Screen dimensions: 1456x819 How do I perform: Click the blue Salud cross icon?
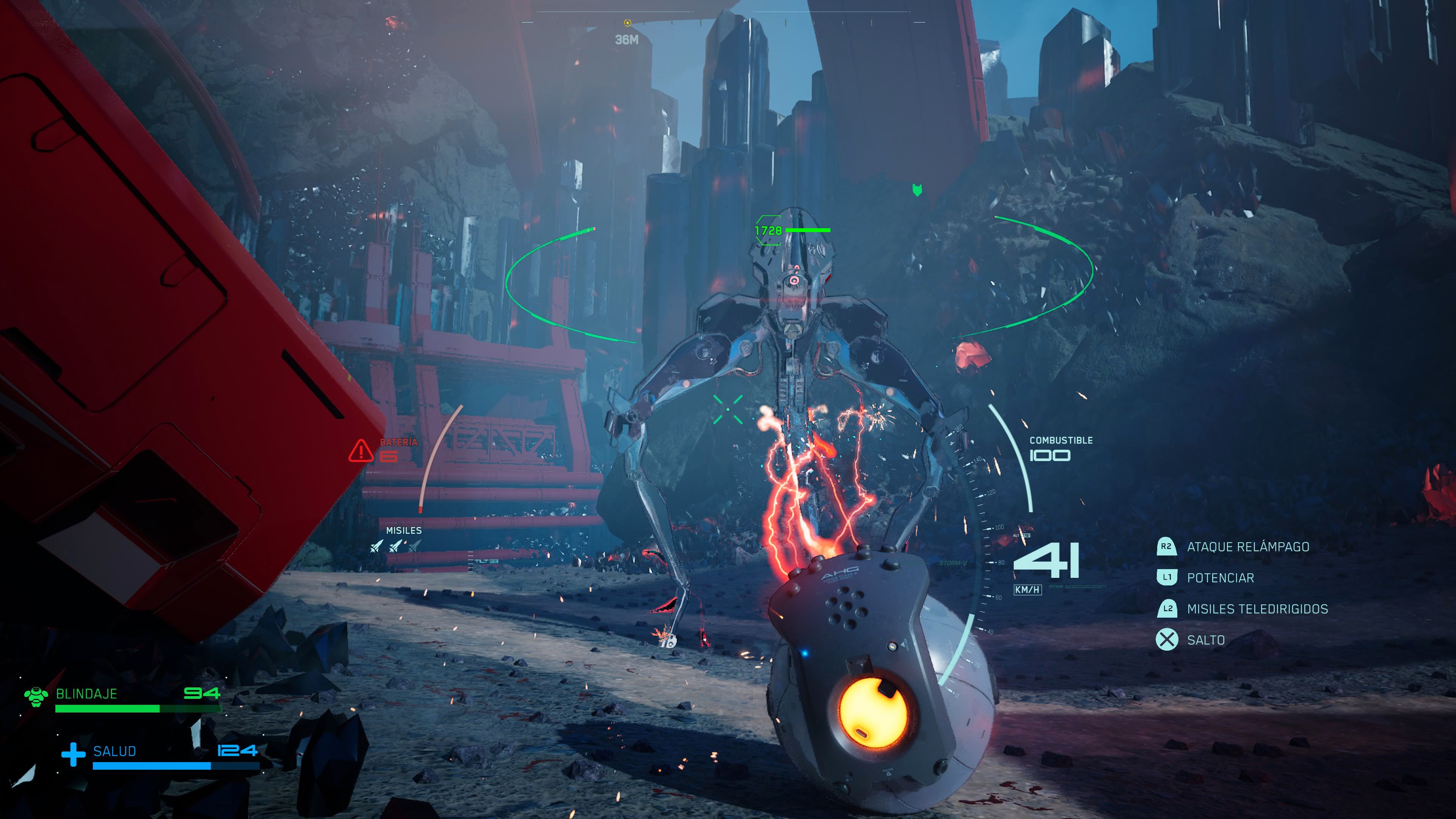[x=73, y=755]
